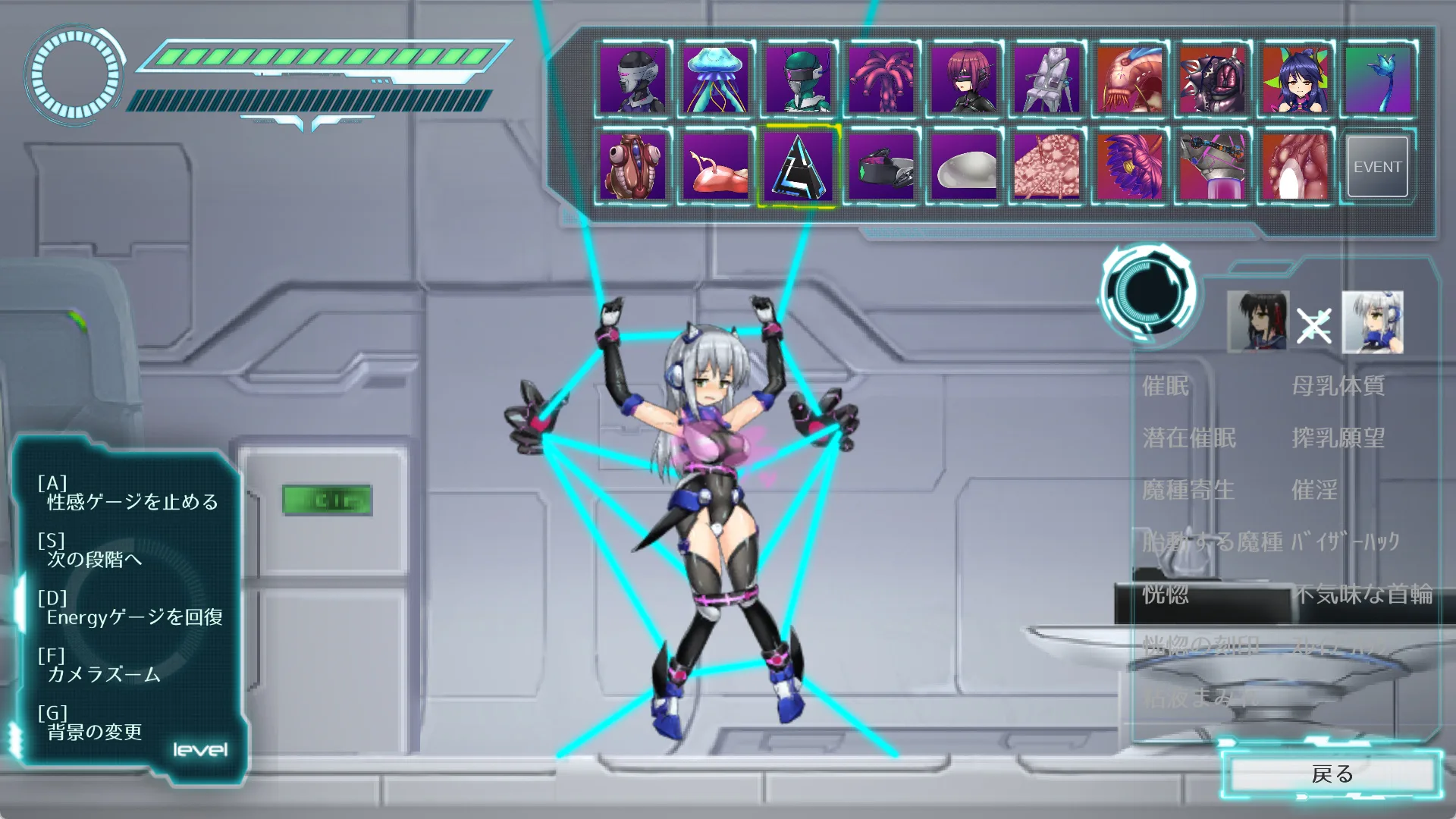Select the blue jellyfish thumbnail
This screenshot has width=1456, height=819.
pyautogui.click(x=715, y=80)
